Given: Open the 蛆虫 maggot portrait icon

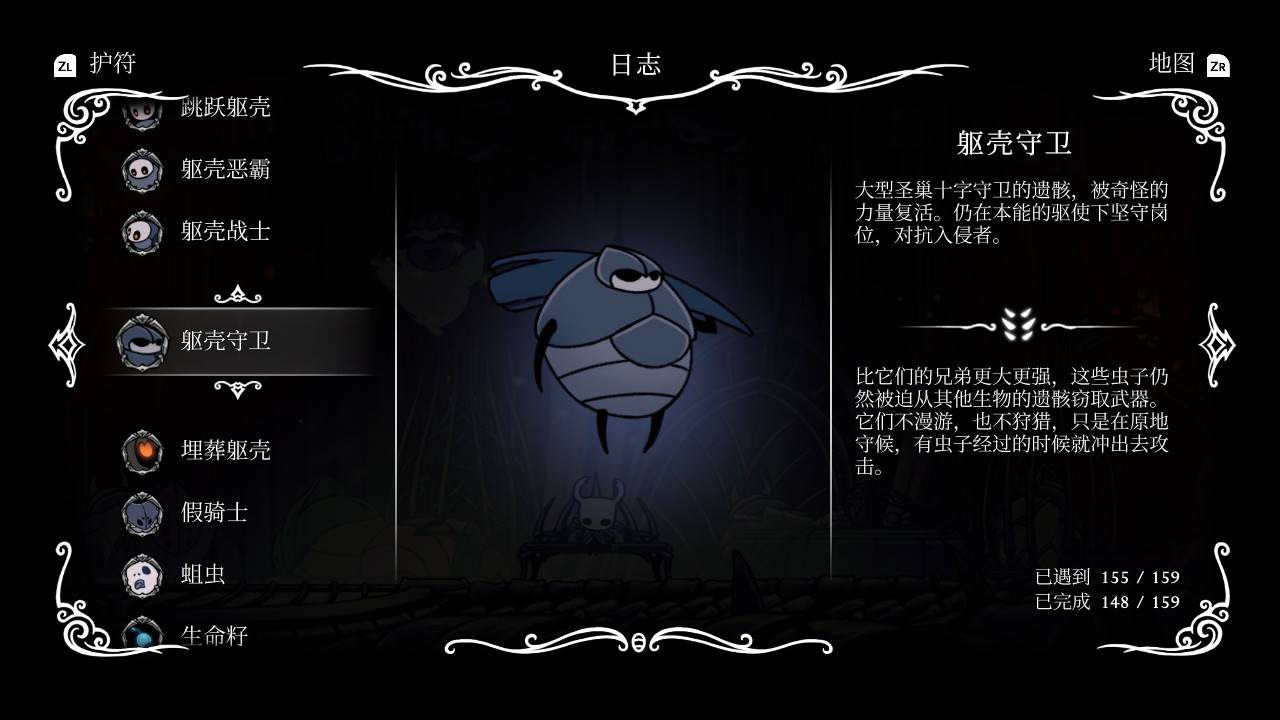Looking at the screenshot, I should [143, 574].
